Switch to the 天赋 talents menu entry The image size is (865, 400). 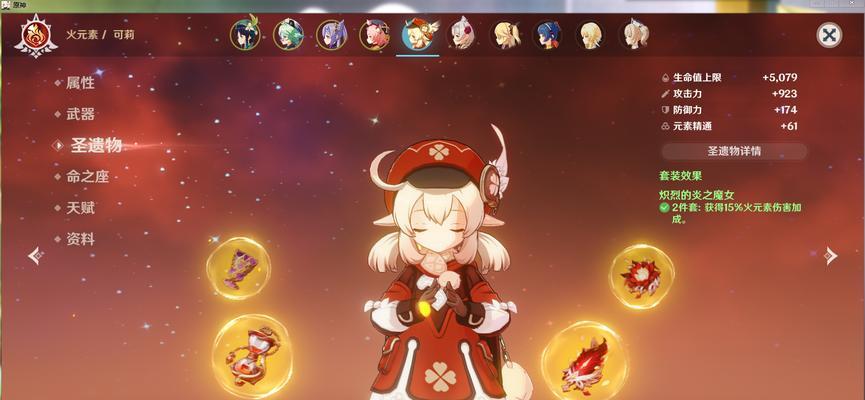click(80, 208)
